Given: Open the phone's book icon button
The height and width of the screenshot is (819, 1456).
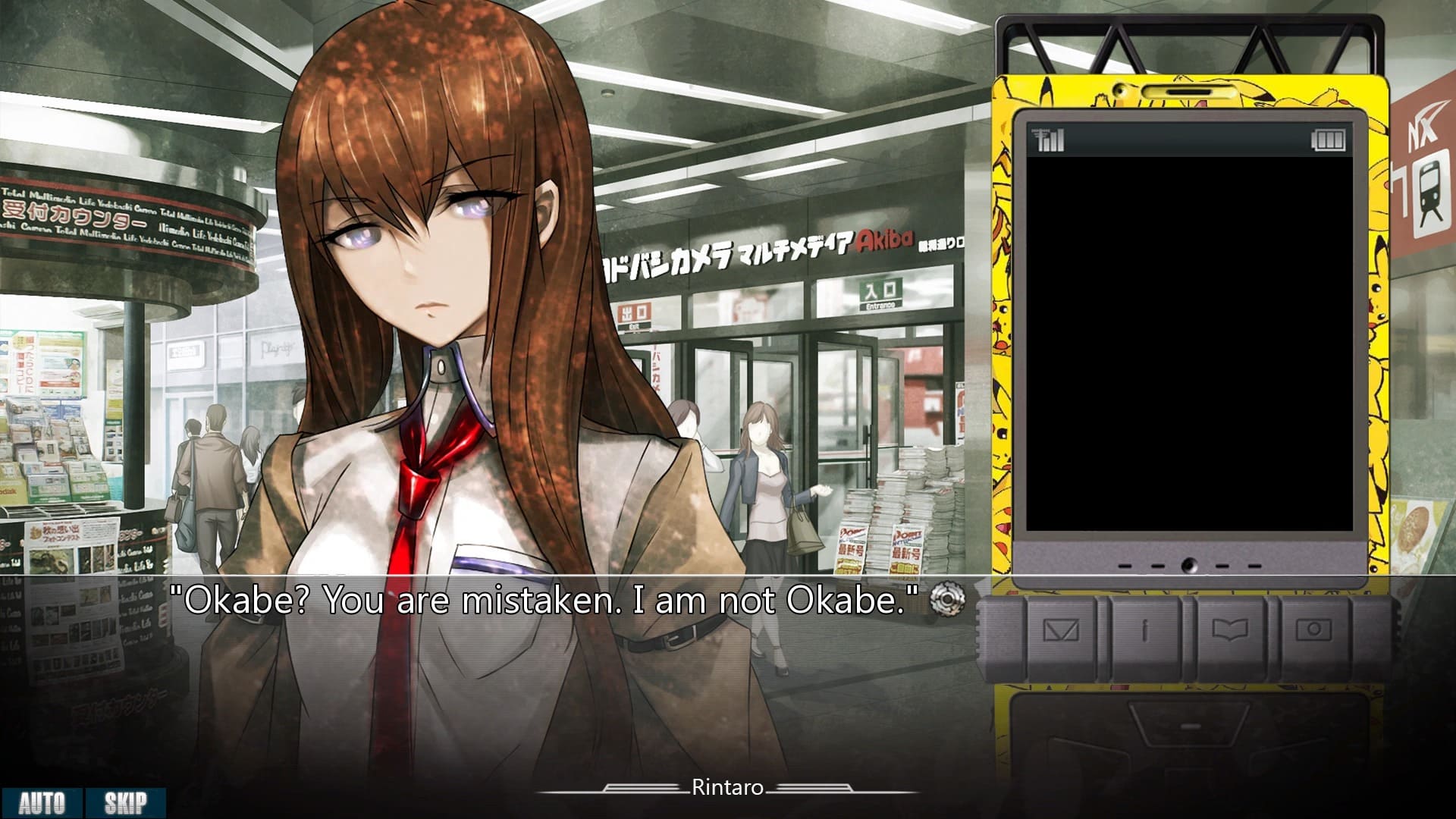Looking at the screenshot, I should 1230,631.
